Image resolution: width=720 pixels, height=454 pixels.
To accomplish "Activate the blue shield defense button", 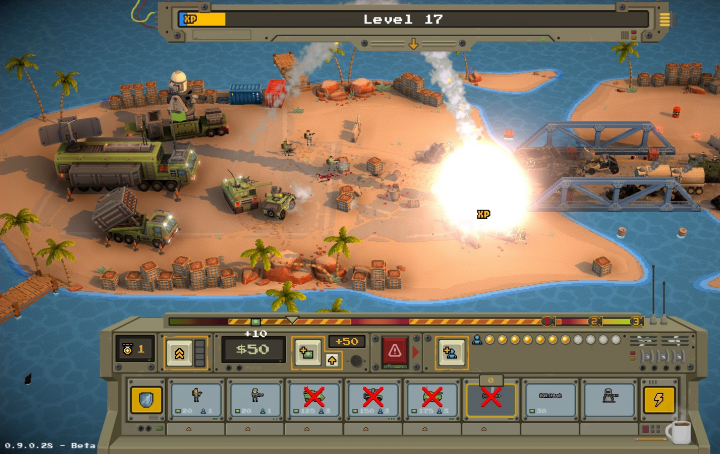I will [x=145, y=399].
